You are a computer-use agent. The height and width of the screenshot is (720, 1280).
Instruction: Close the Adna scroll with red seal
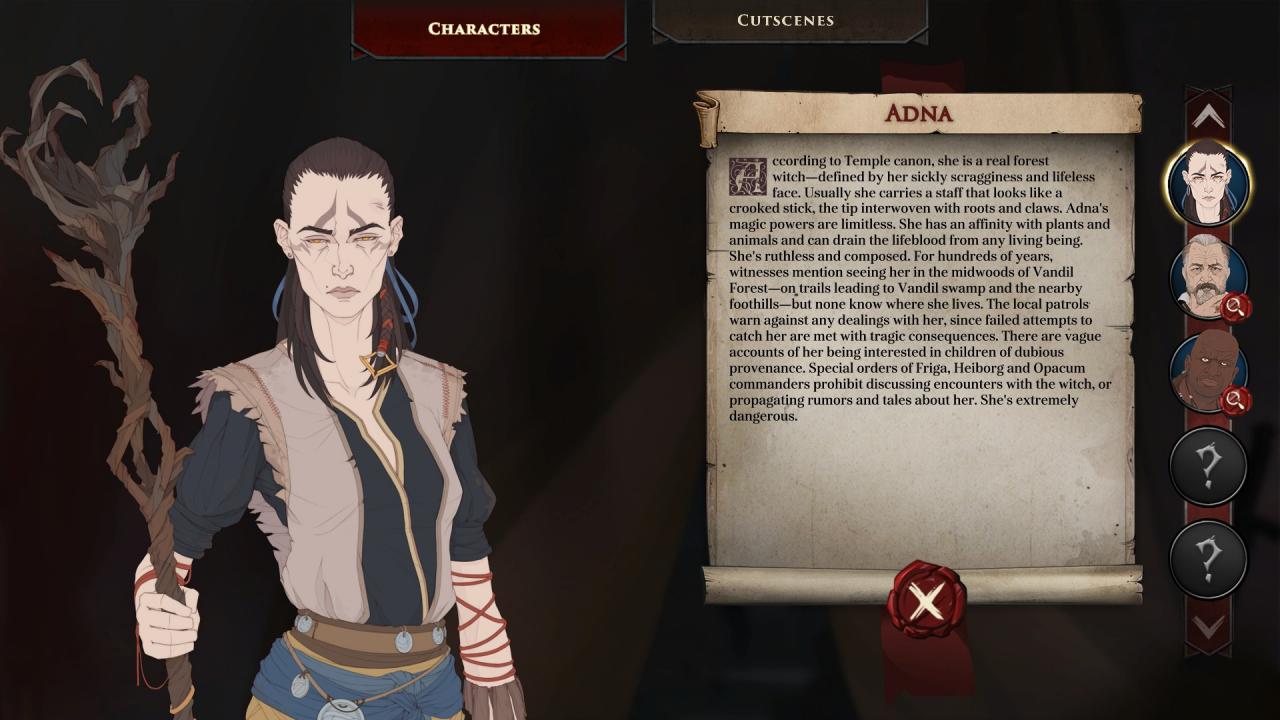point(927,601)
